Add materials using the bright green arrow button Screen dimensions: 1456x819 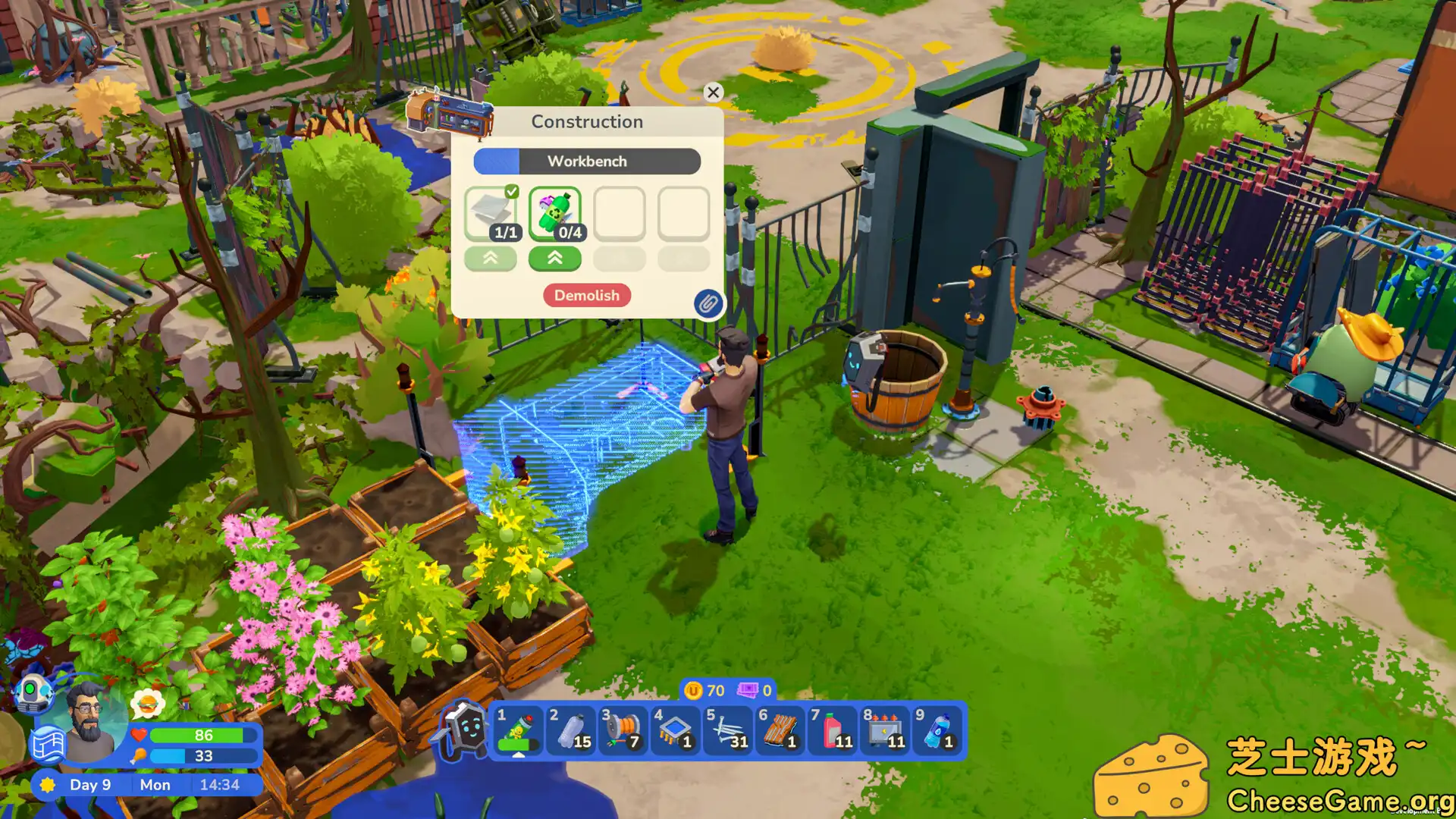click(x=555, y=259)
